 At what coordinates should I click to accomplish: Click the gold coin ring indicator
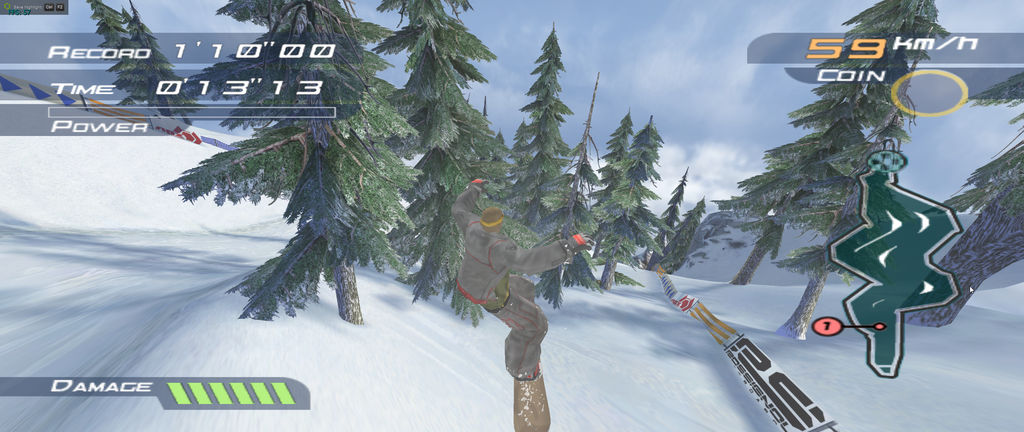[x=929, y=92]
